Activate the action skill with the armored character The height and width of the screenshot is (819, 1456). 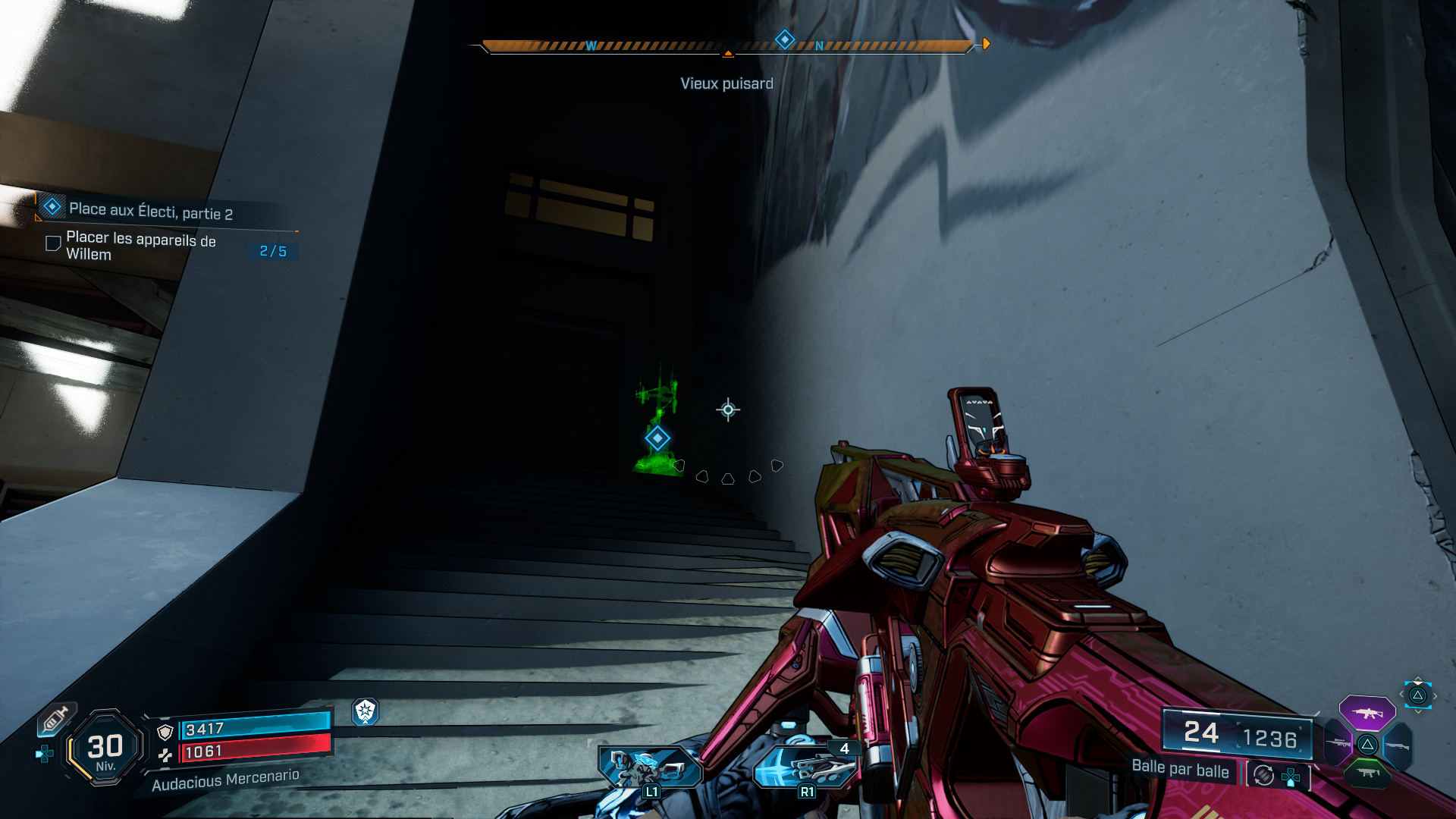tap(649, 767)
